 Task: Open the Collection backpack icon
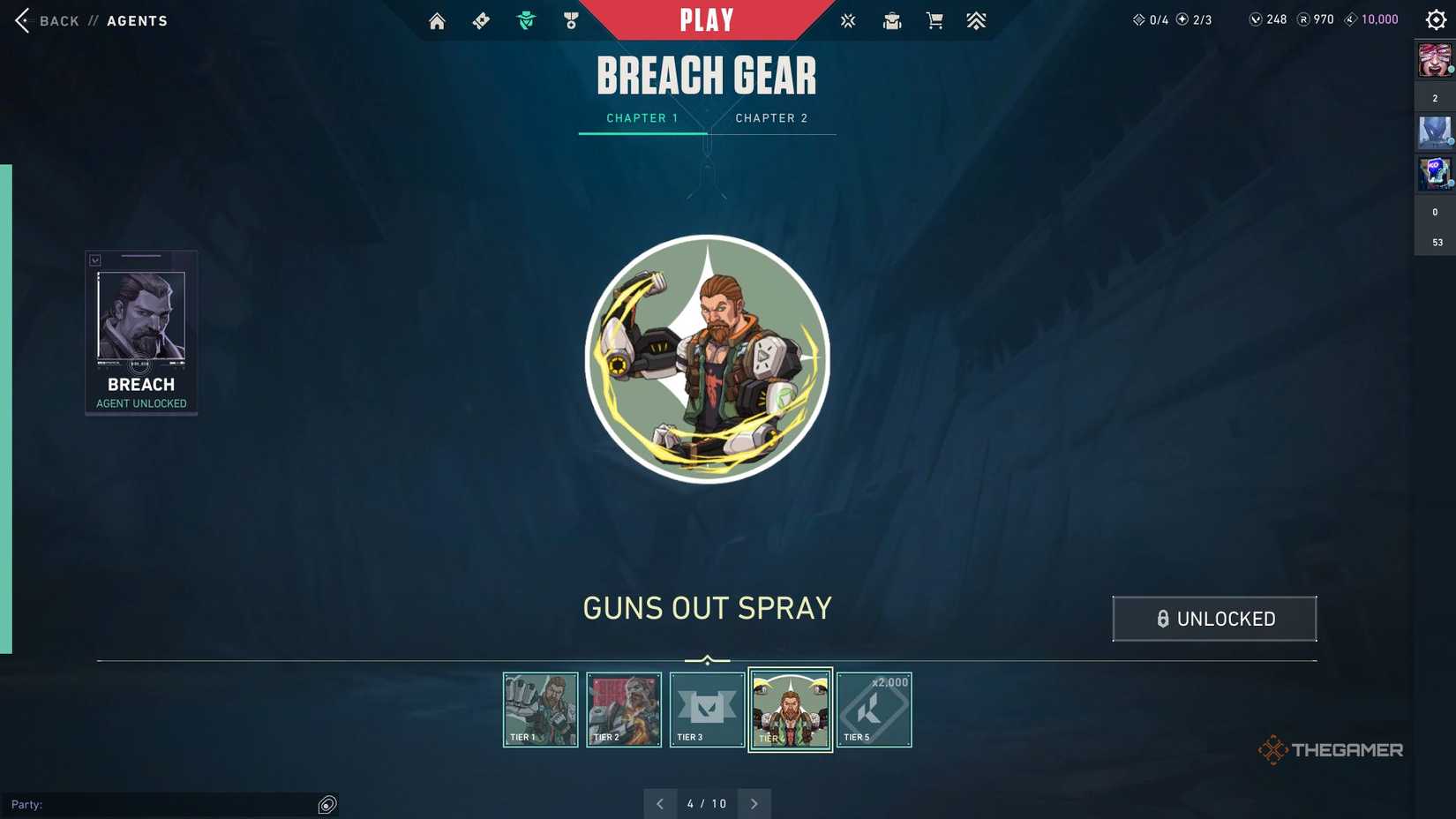(x=891, y=20)
